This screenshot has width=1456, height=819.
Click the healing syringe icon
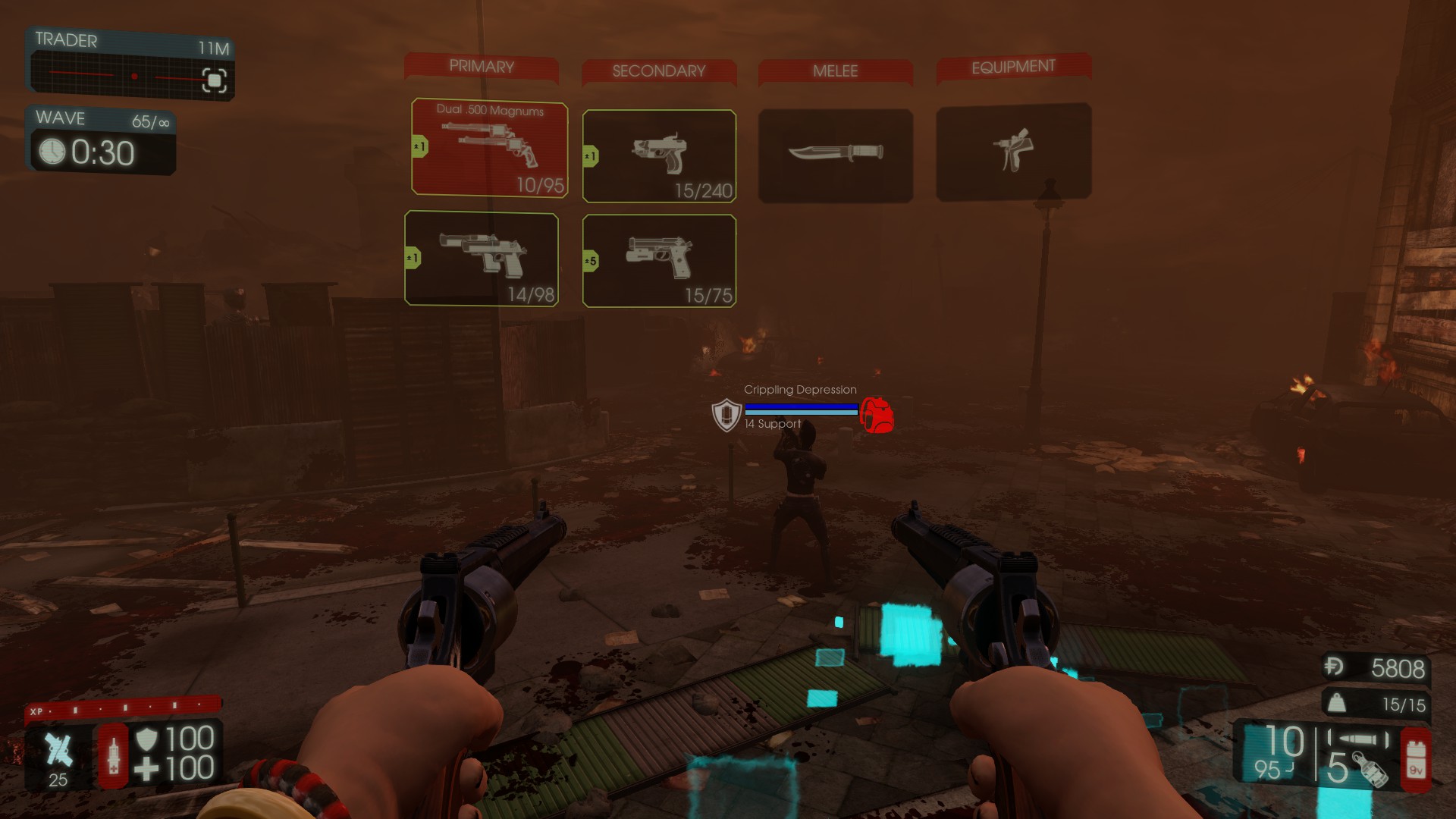(x=114, y=755)
